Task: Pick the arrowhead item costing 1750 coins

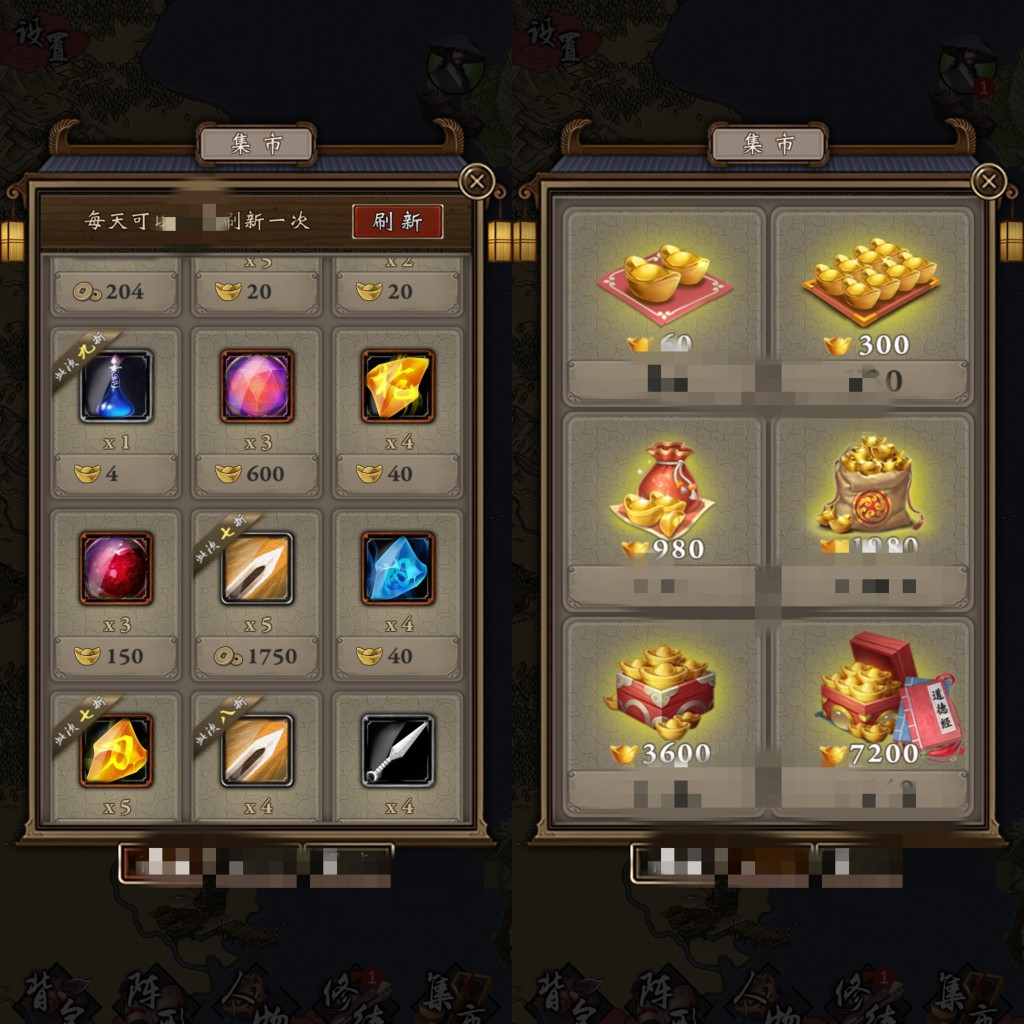Action: click(257, 568)
